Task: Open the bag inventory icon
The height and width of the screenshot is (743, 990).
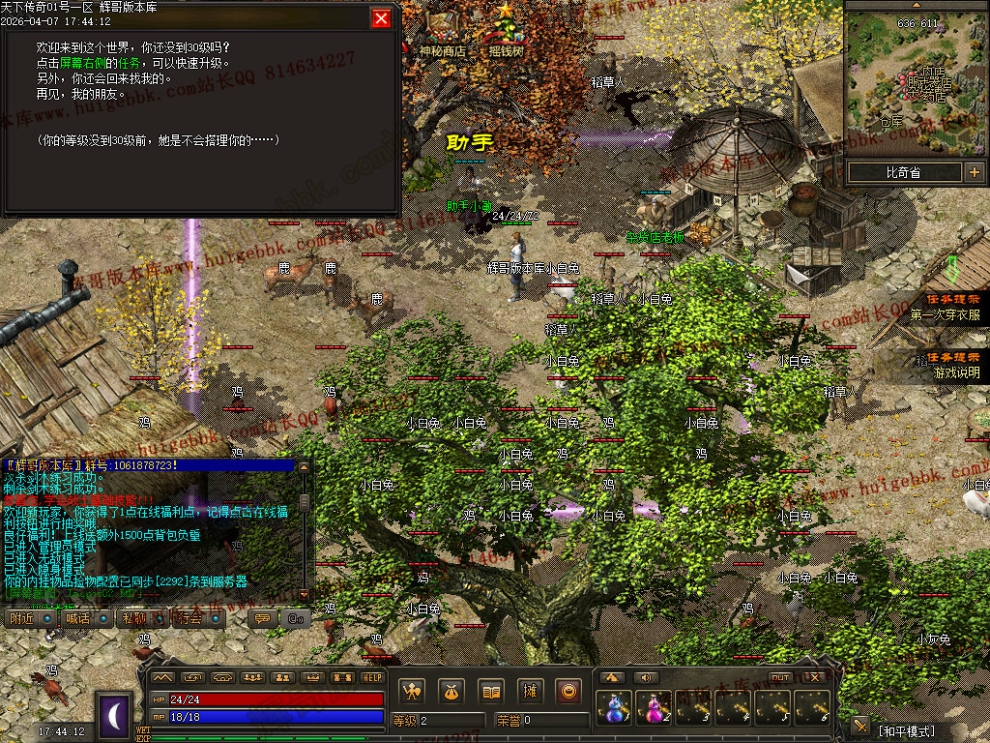Action: tap(451, 690)
